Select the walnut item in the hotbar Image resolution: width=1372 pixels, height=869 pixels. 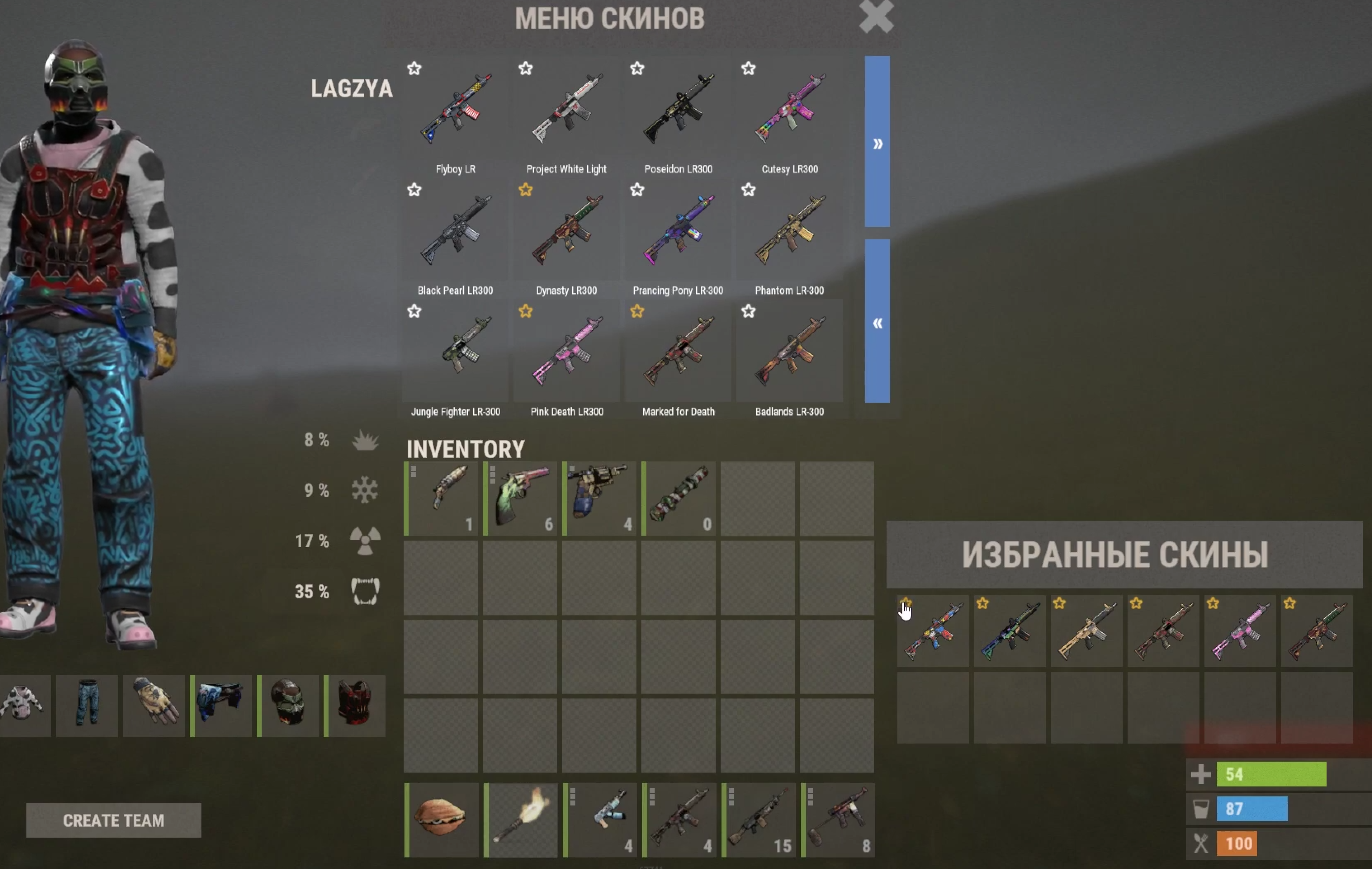[441, 820]
